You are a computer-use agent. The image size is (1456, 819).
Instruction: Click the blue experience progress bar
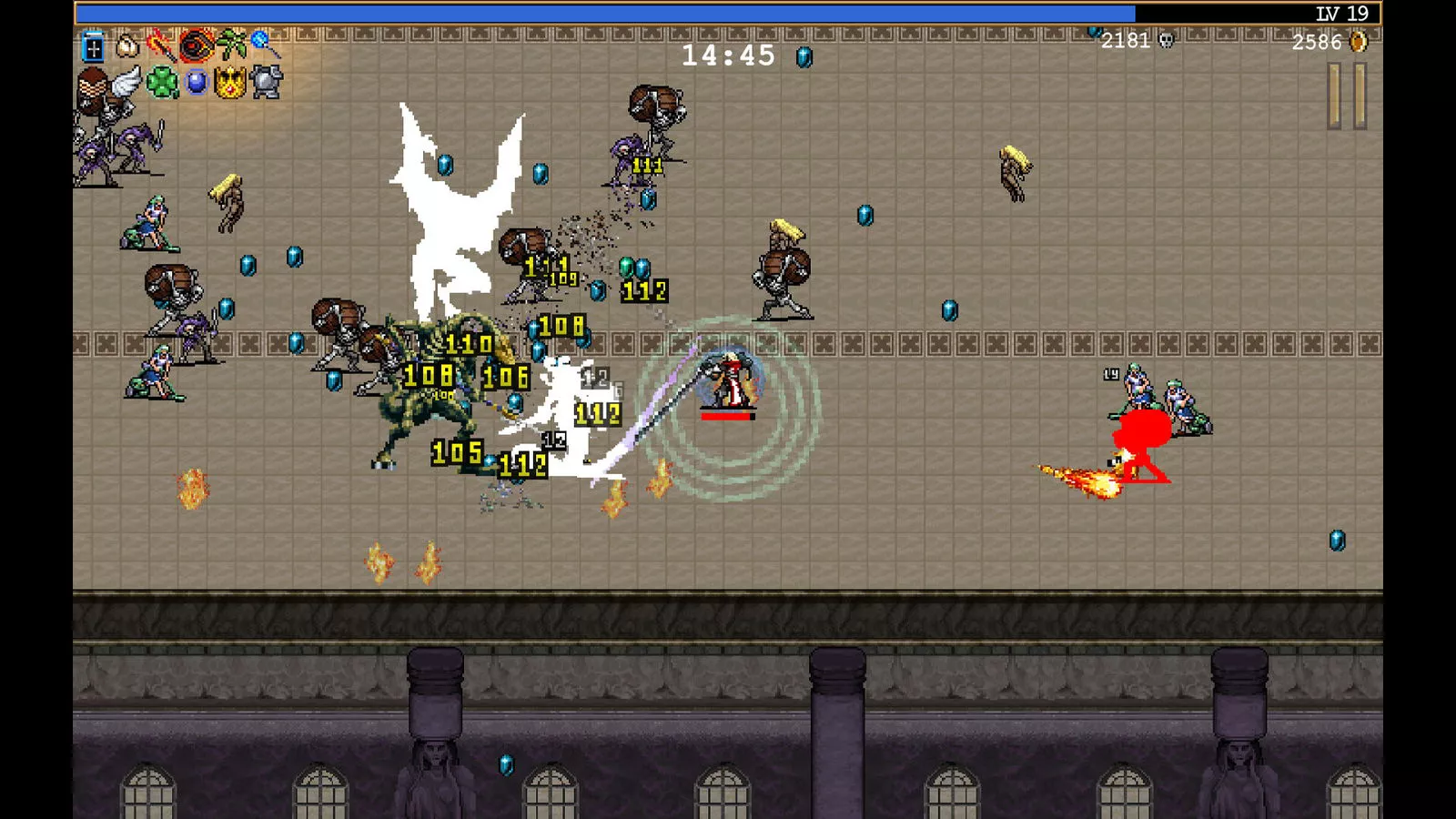tap(601, 13)
